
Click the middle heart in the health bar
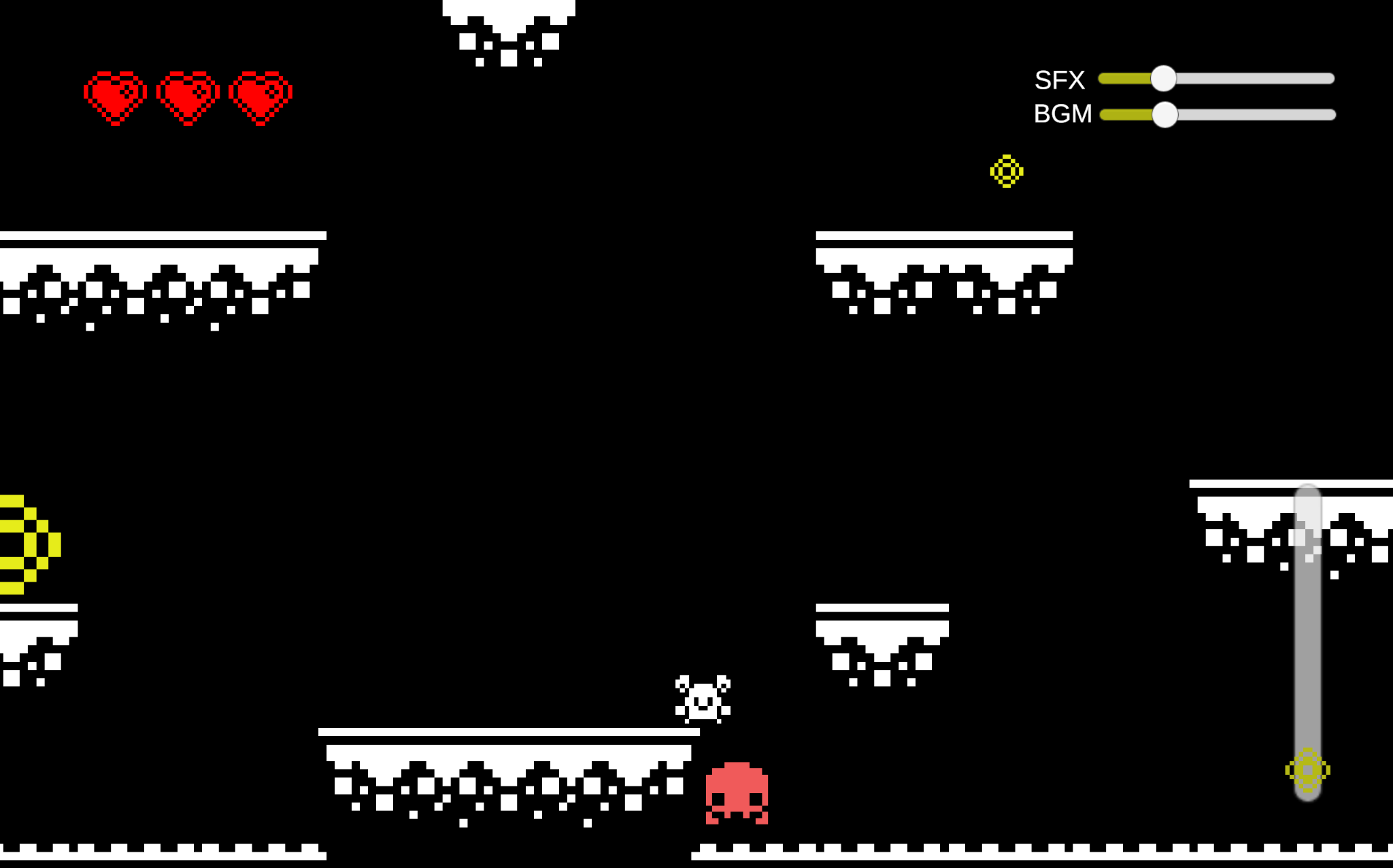tap(189, 95)
